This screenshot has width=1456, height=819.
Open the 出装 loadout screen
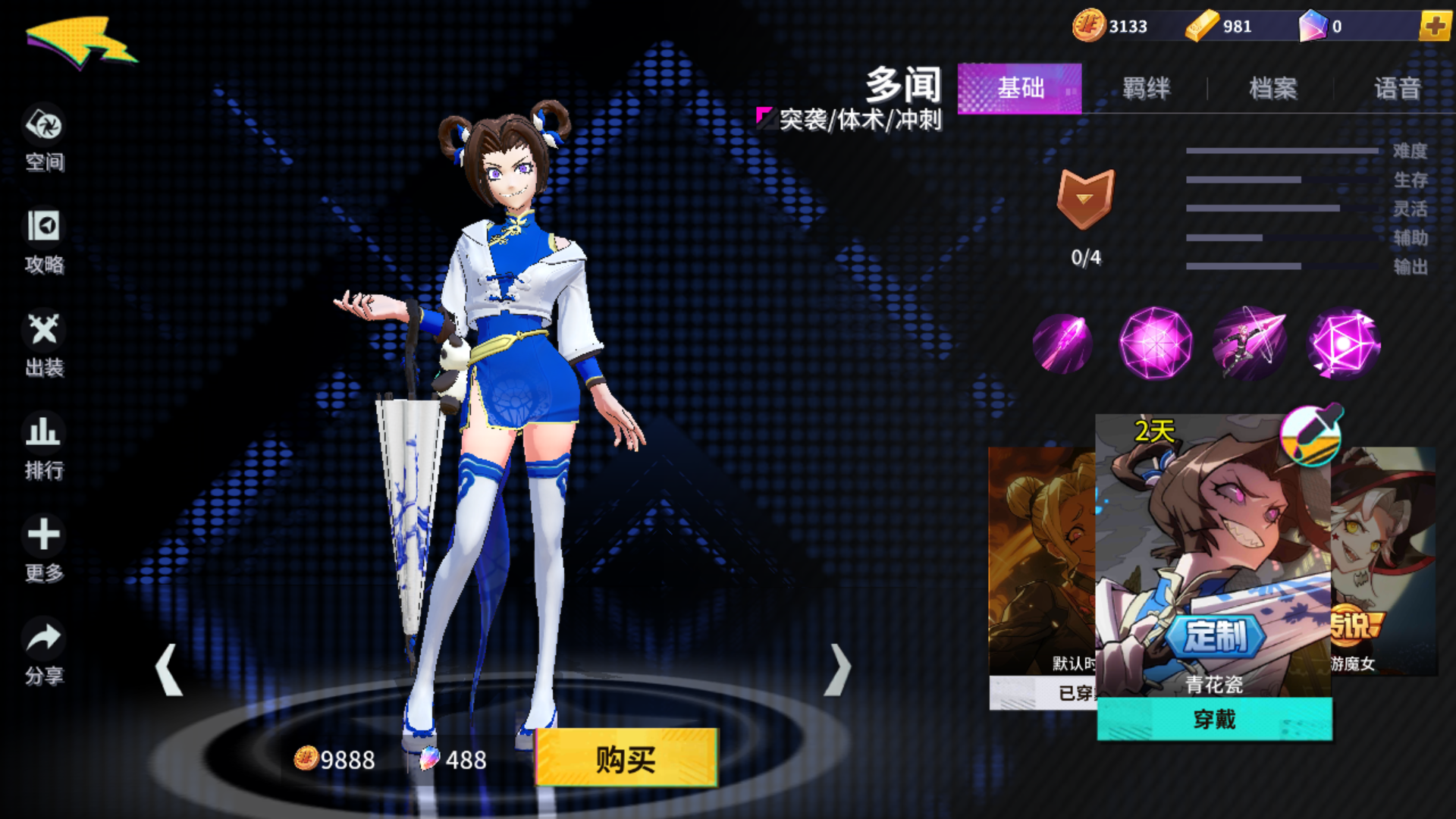[43, 345]
